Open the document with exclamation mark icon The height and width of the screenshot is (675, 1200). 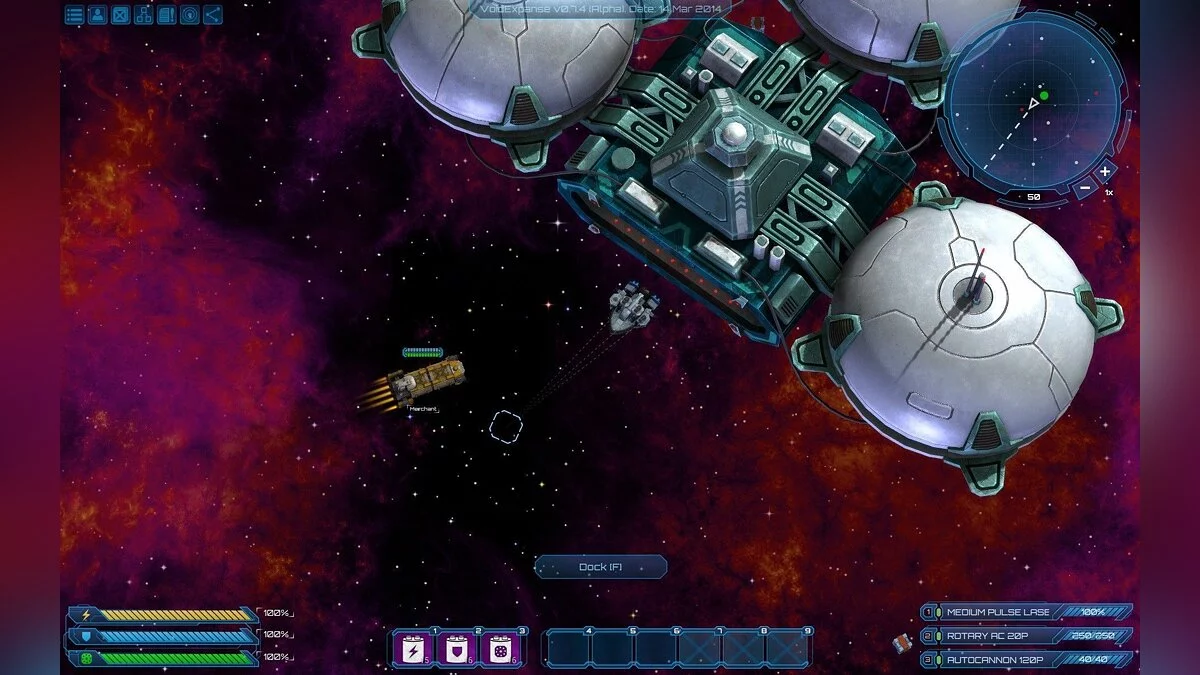166,15
